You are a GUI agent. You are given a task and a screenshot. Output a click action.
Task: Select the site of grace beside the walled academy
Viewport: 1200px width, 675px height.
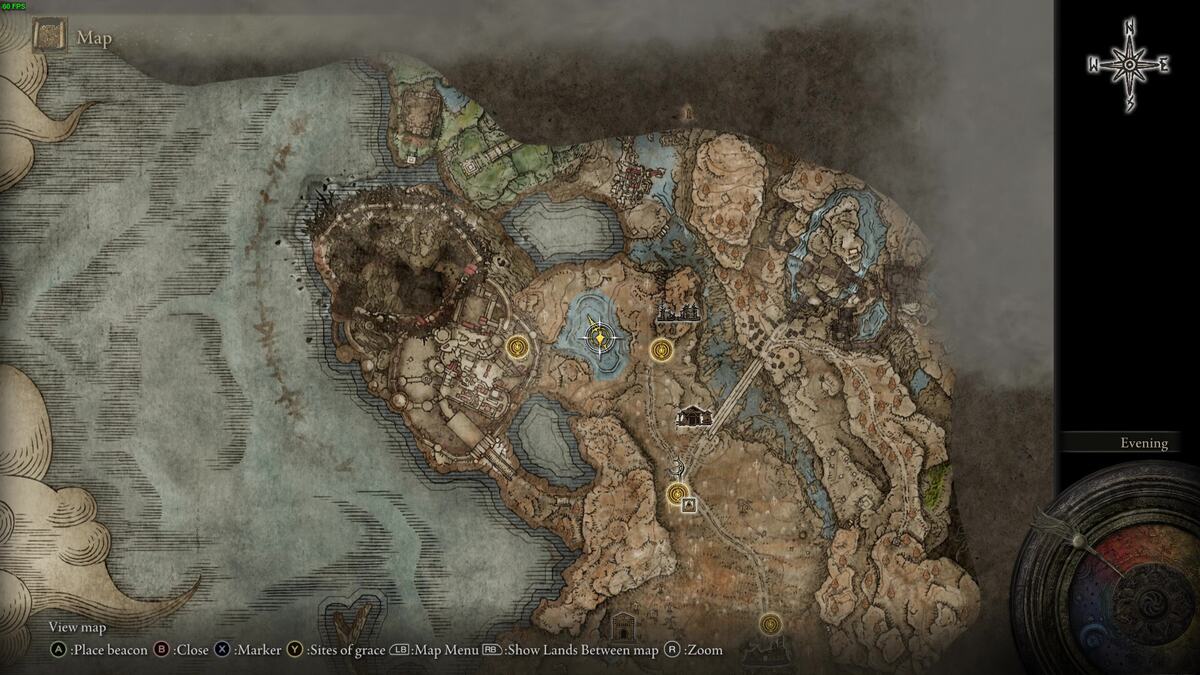(518, 347)
